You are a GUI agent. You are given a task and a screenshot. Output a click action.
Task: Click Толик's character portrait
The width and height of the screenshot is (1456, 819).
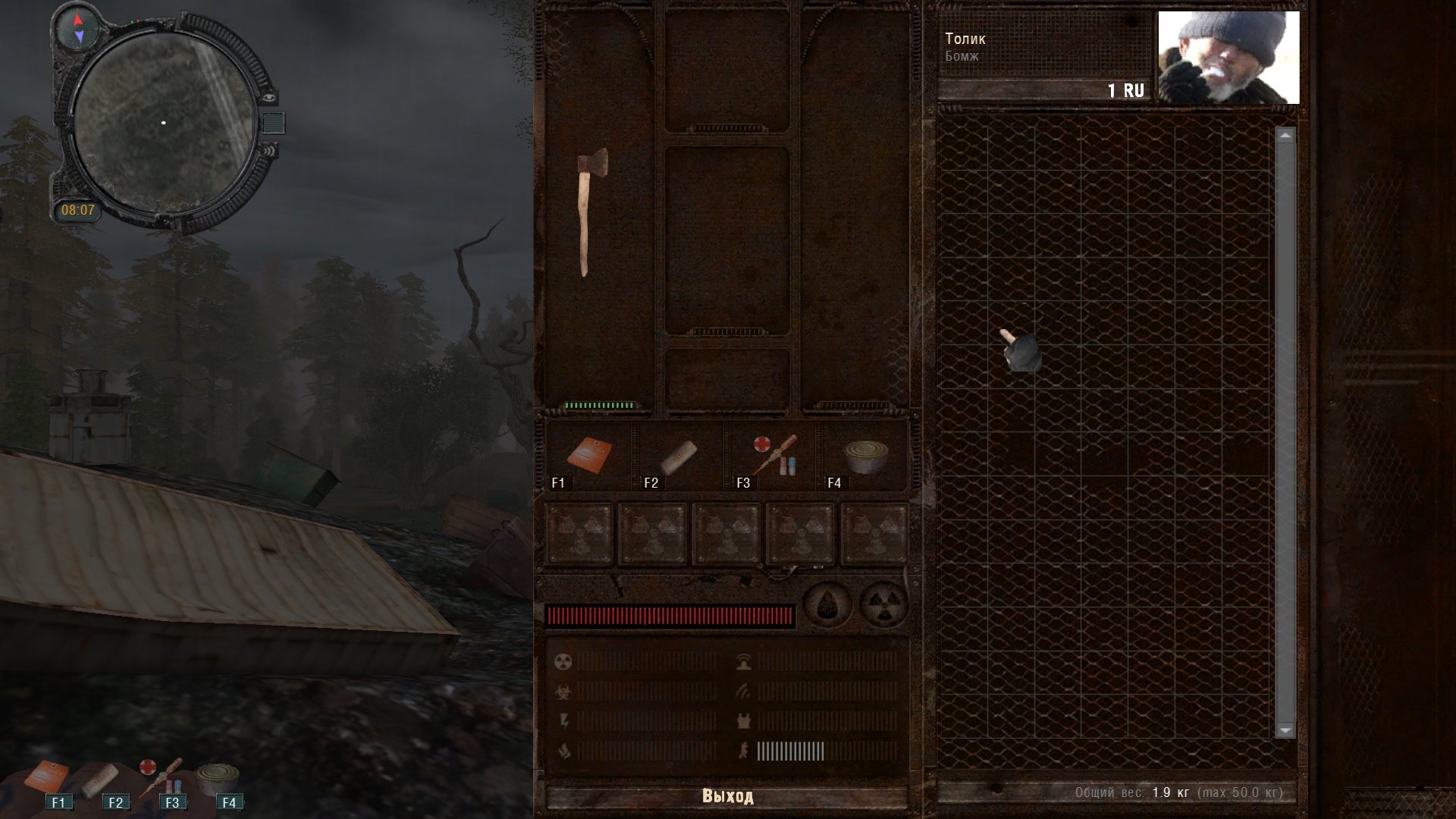[x=1228, y=58]
